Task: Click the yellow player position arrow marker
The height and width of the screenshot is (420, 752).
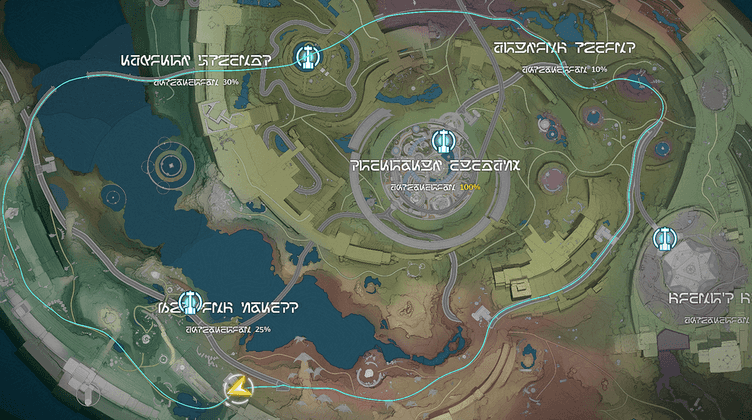Action: click(x=237, y=391)
